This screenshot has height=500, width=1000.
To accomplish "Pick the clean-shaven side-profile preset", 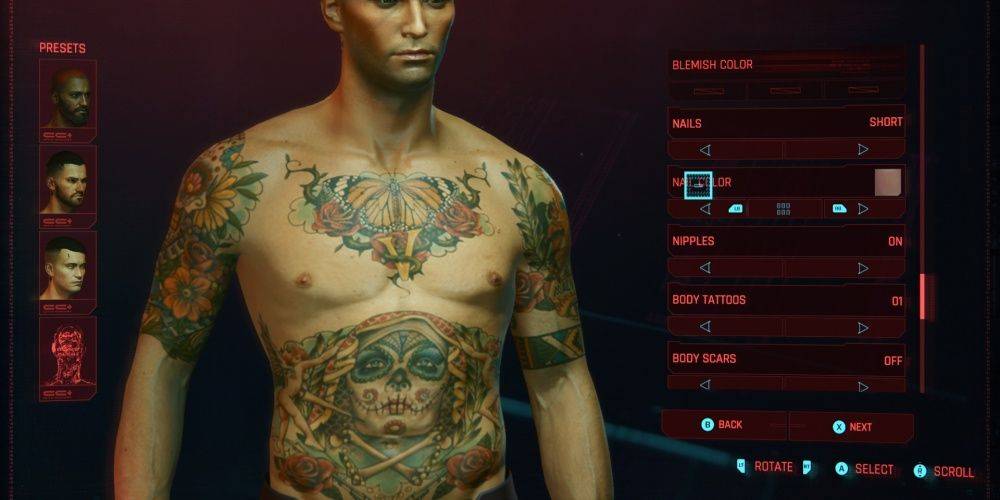I will 68,266.
